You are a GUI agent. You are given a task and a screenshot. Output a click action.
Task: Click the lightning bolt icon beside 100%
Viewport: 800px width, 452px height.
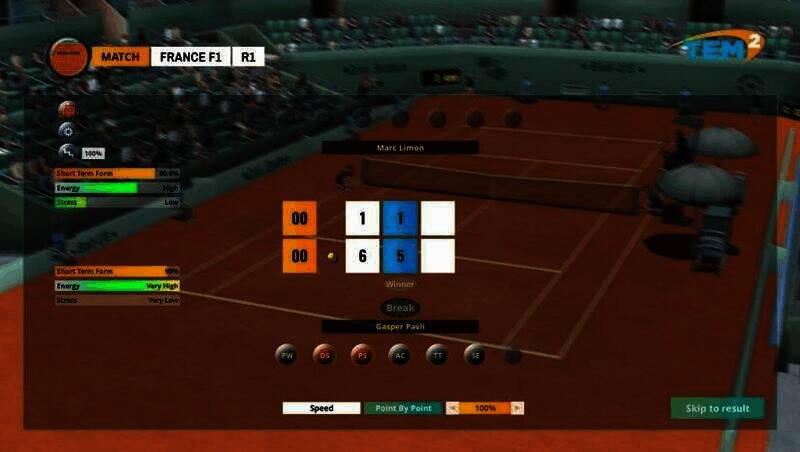(67, 152)
